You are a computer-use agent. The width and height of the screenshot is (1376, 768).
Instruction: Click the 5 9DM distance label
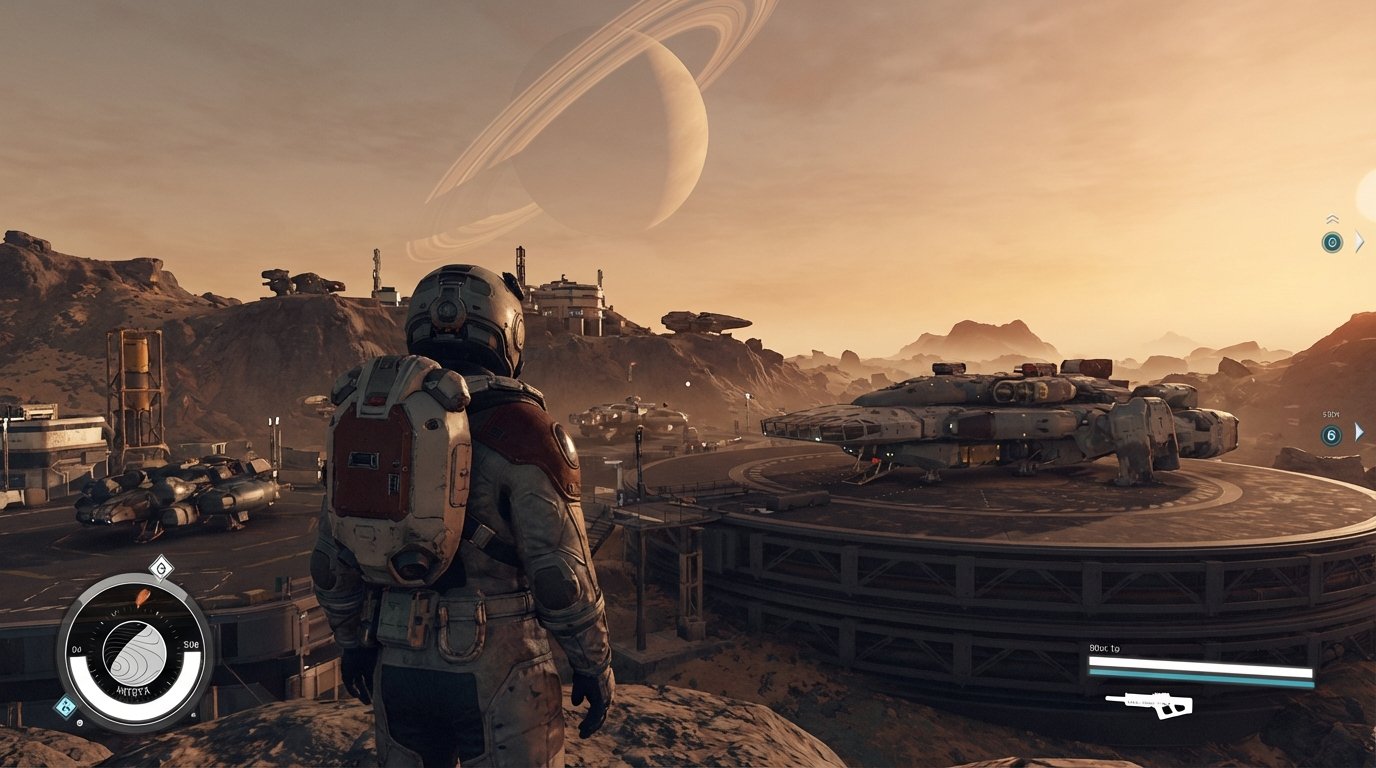(x=1329, y=415)
